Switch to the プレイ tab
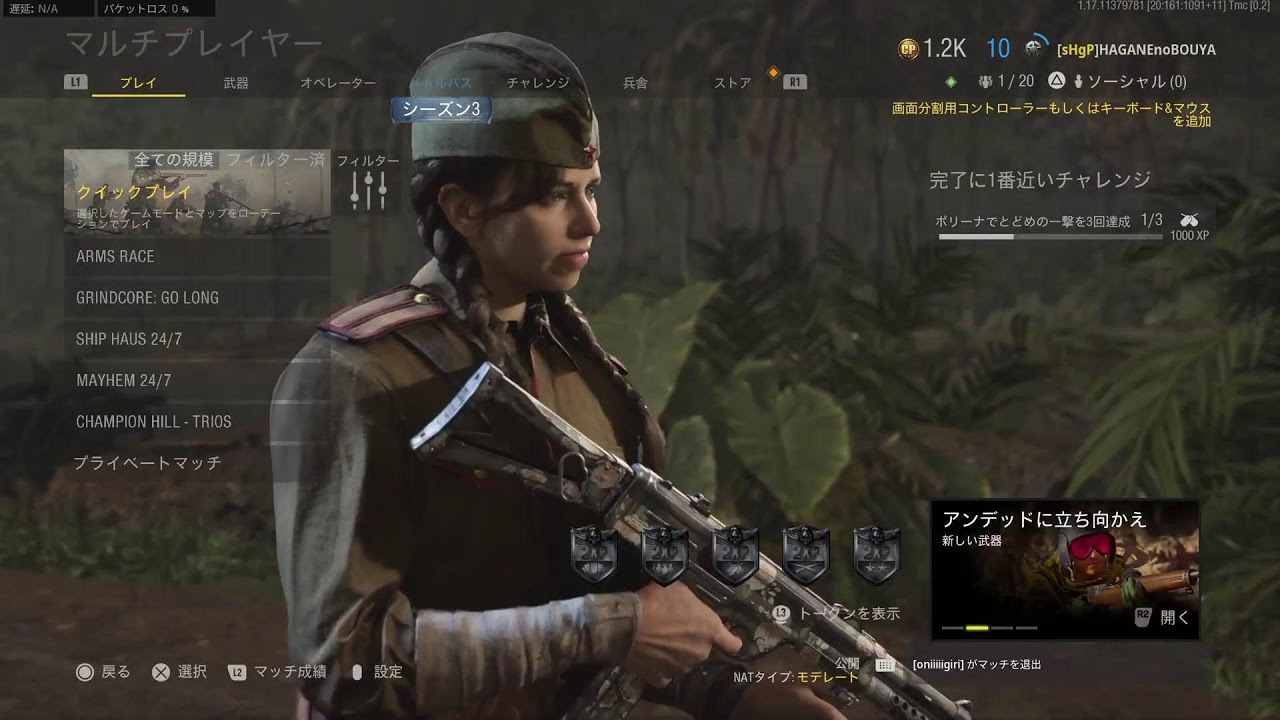The height and width of the screenshot is (720, 1280). (x=138, y=83)
